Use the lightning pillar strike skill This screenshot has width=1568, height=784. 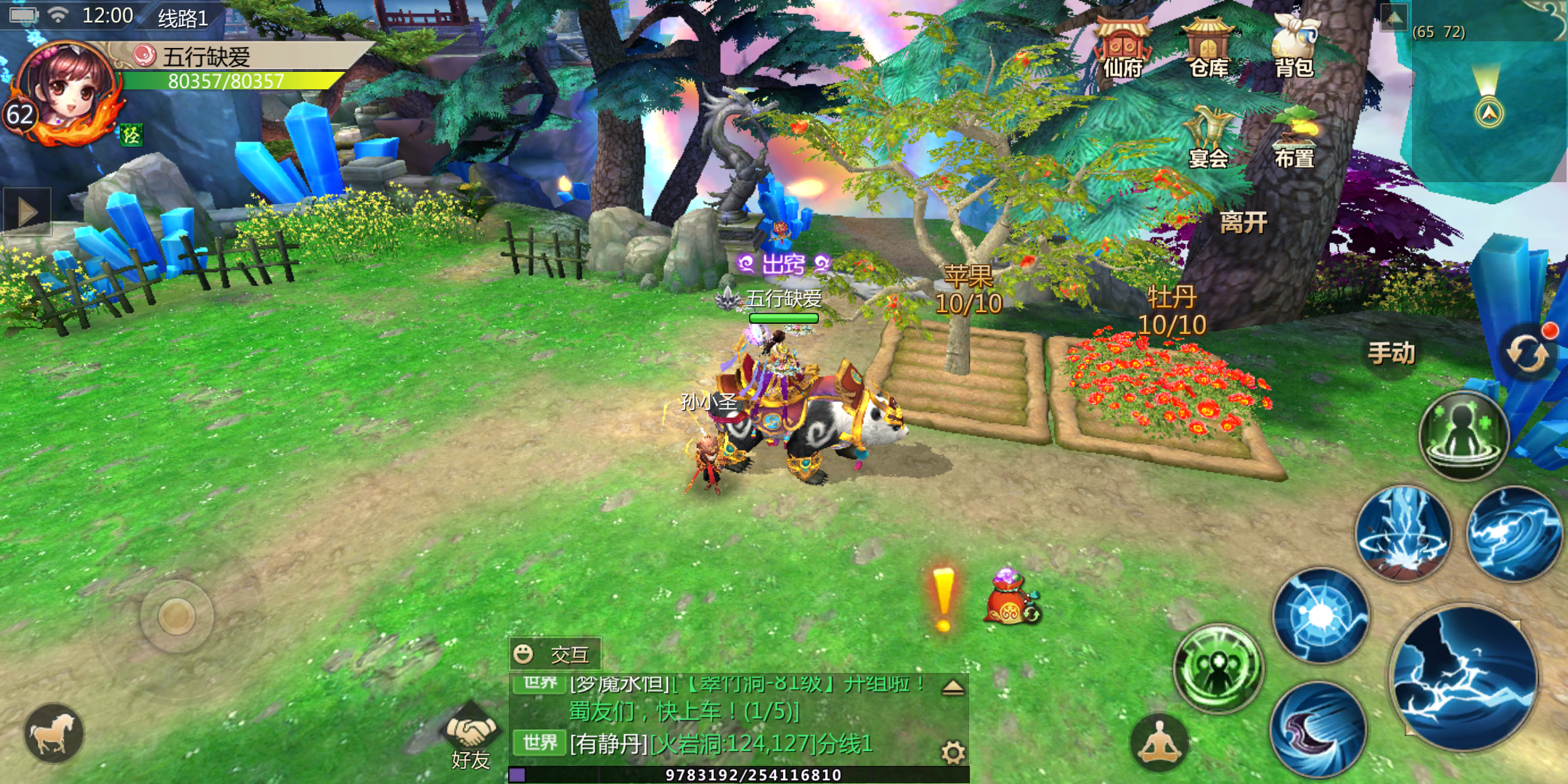click(1404, 534)
